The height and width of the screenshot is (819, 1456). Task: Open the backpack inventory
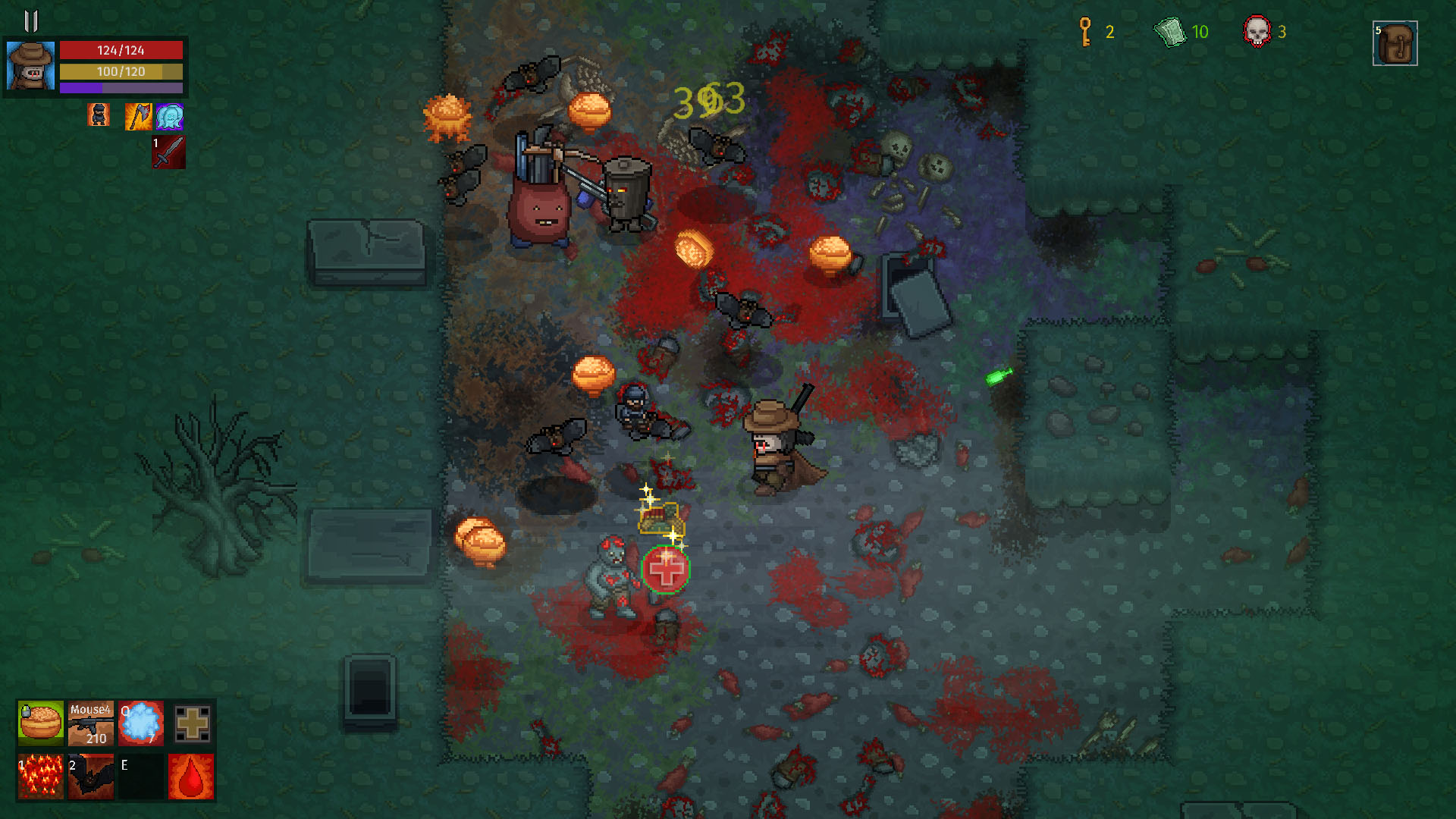coord(1395,44)
